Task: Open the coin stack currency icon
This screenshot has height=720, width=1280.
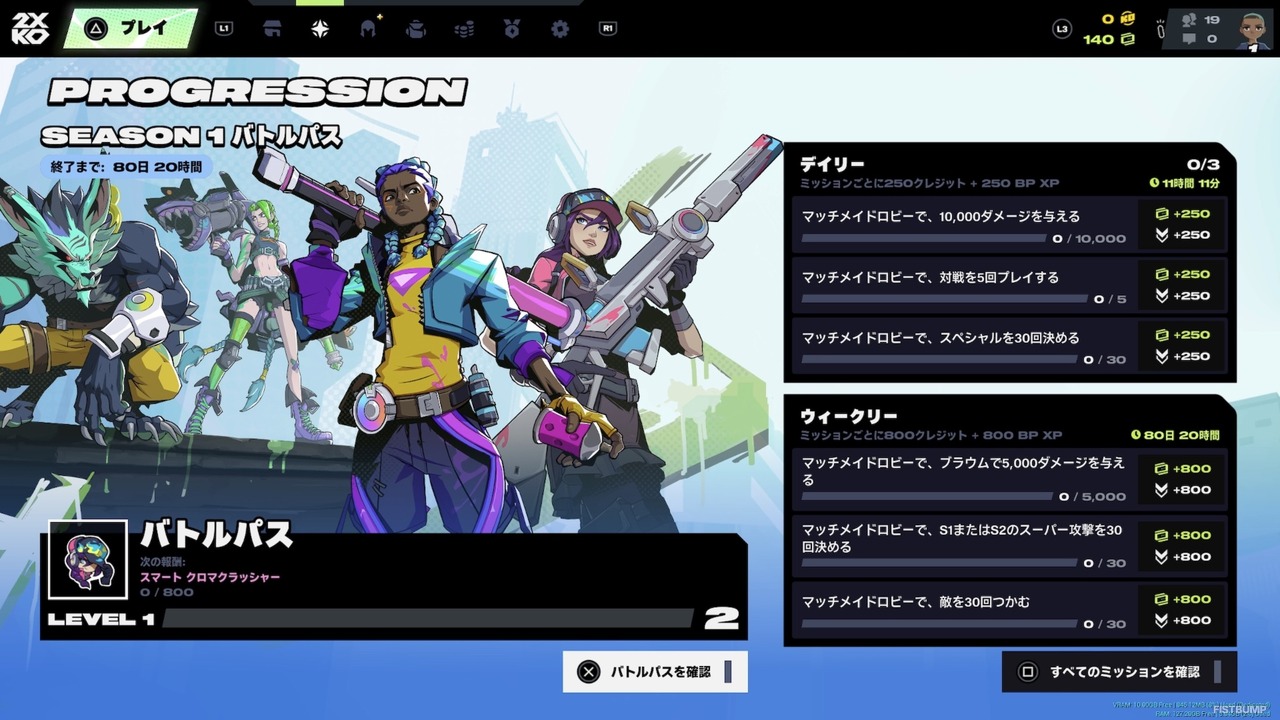Action: tap(463, 29)
